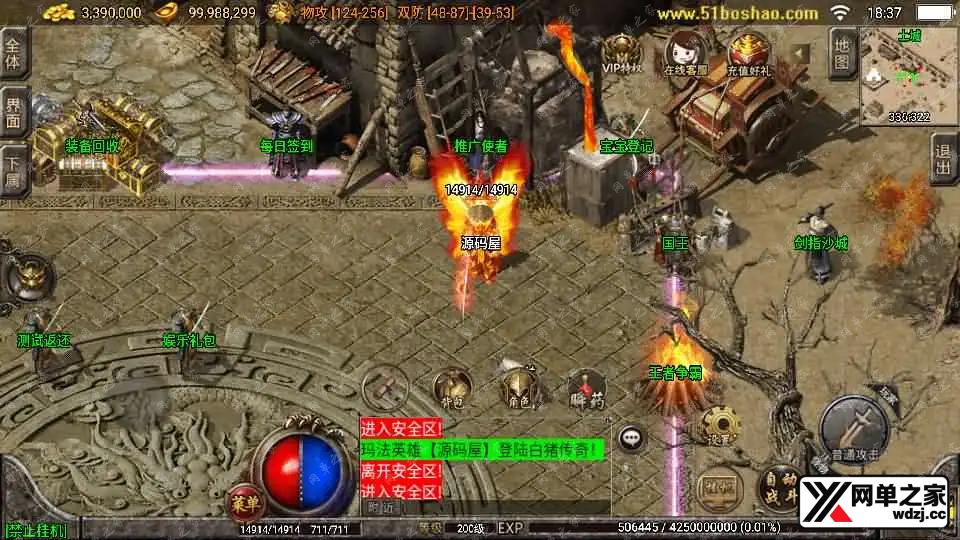Screen dimensions: 960x540
Task: Open the chat speech bubble button
Action: pyautogui.click(x=631, y=437)
